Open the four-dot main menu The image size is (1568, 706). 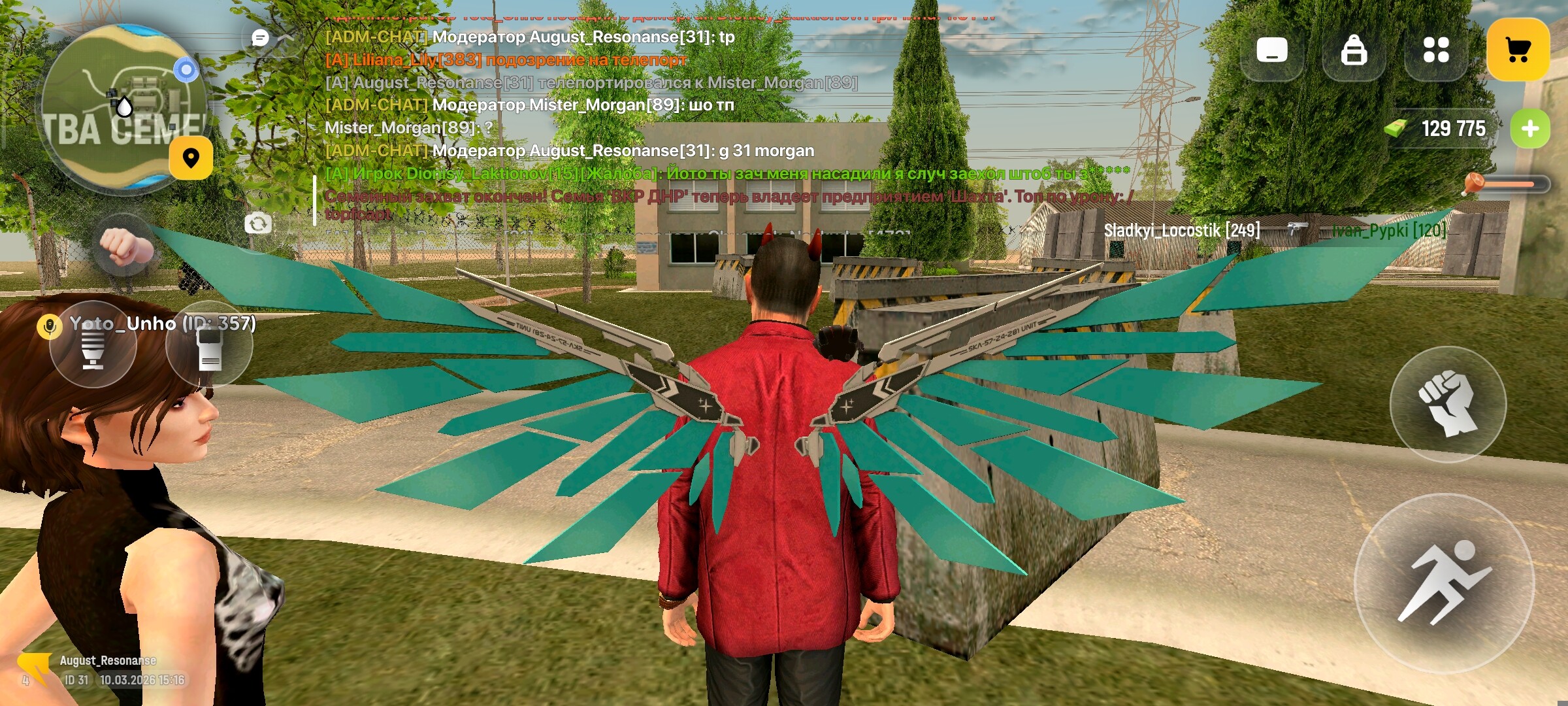[x=1435, y=48]
